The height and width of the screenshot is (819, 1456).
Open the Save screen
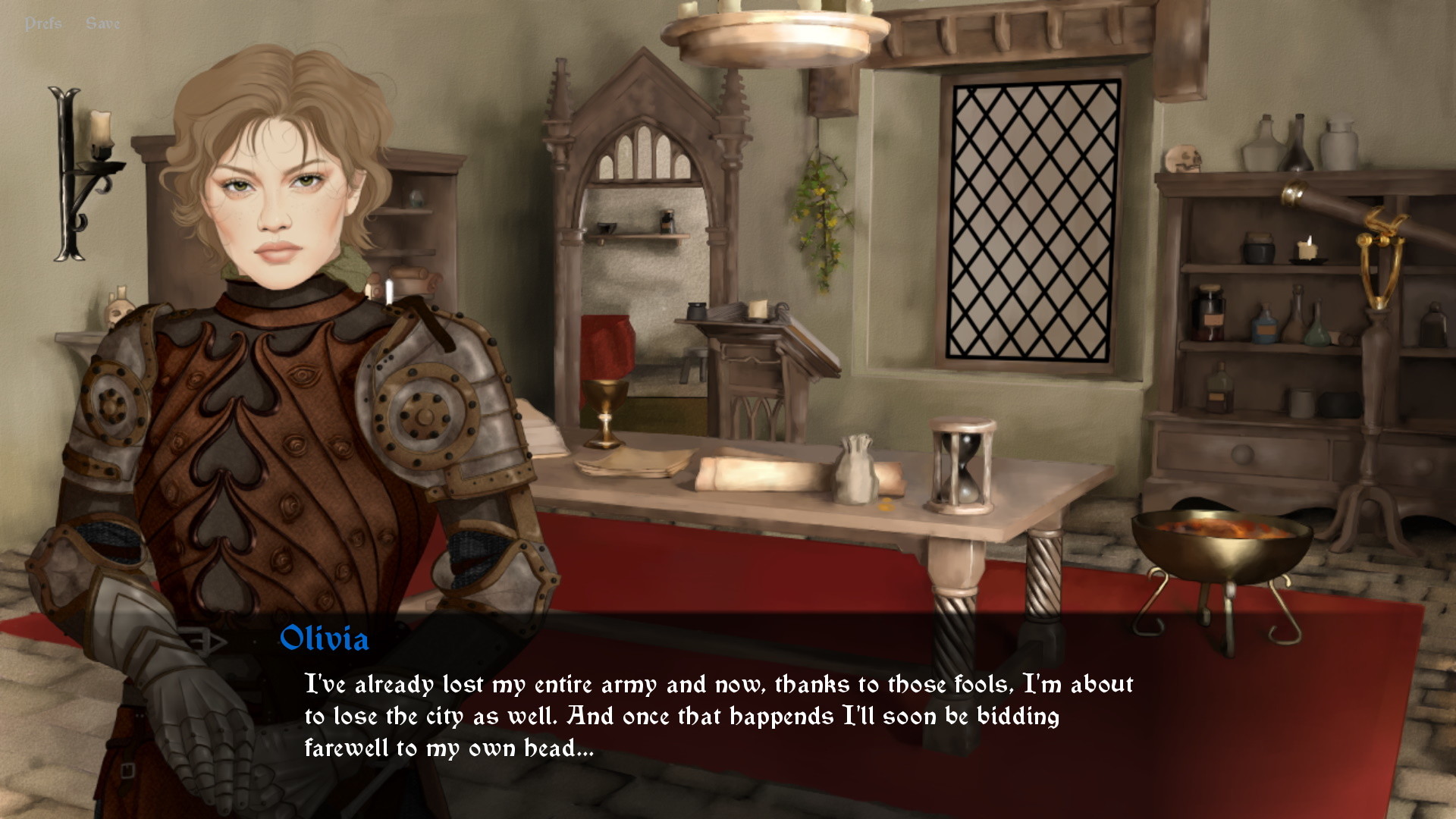tap(105, 22)
